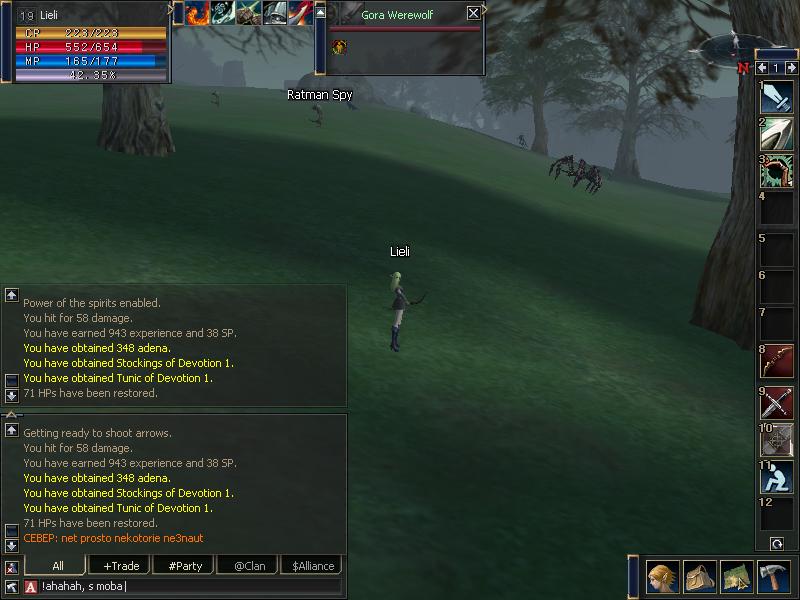Show the $Alliance chat tab
The height and width of the screenshot is (600, 800).
(x=313, y=565)
